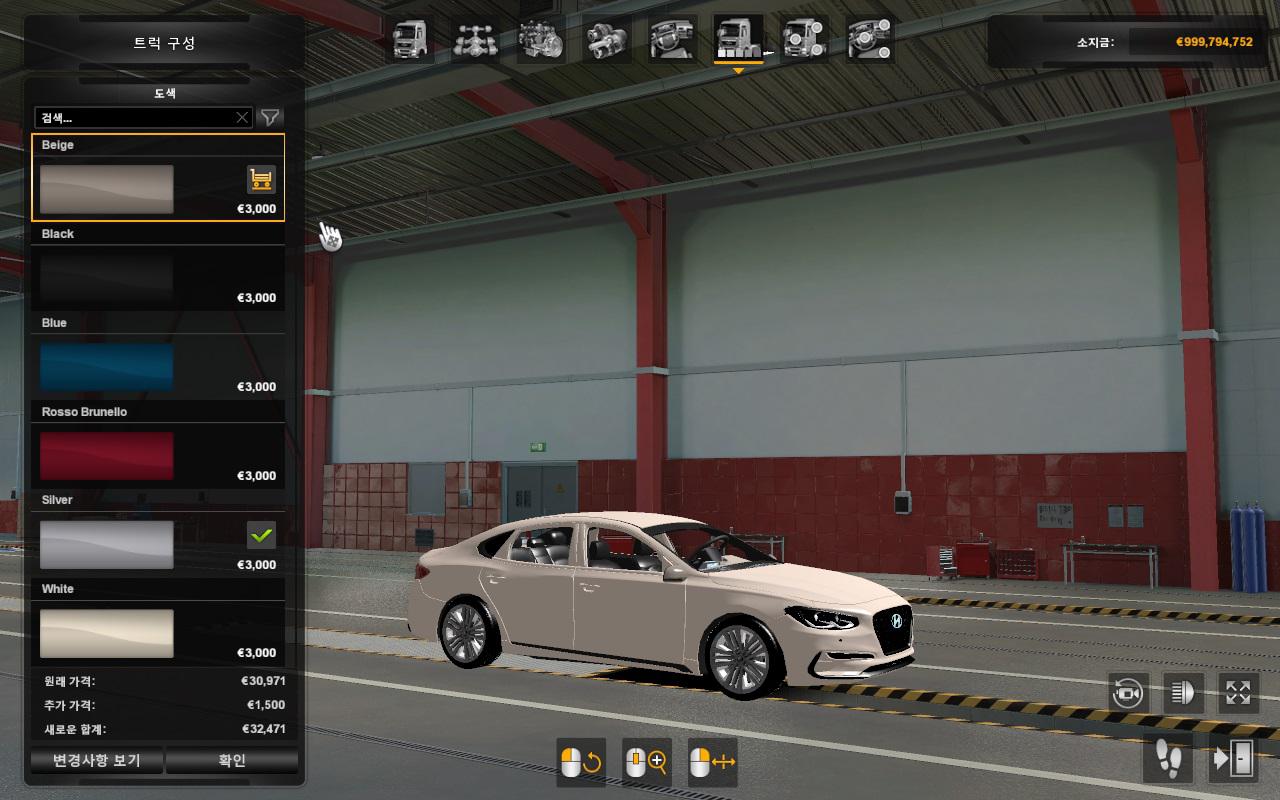Toggle the vehicle headlights
The height and width of the screenshot is (800, 1280).
pos(1183,693)
